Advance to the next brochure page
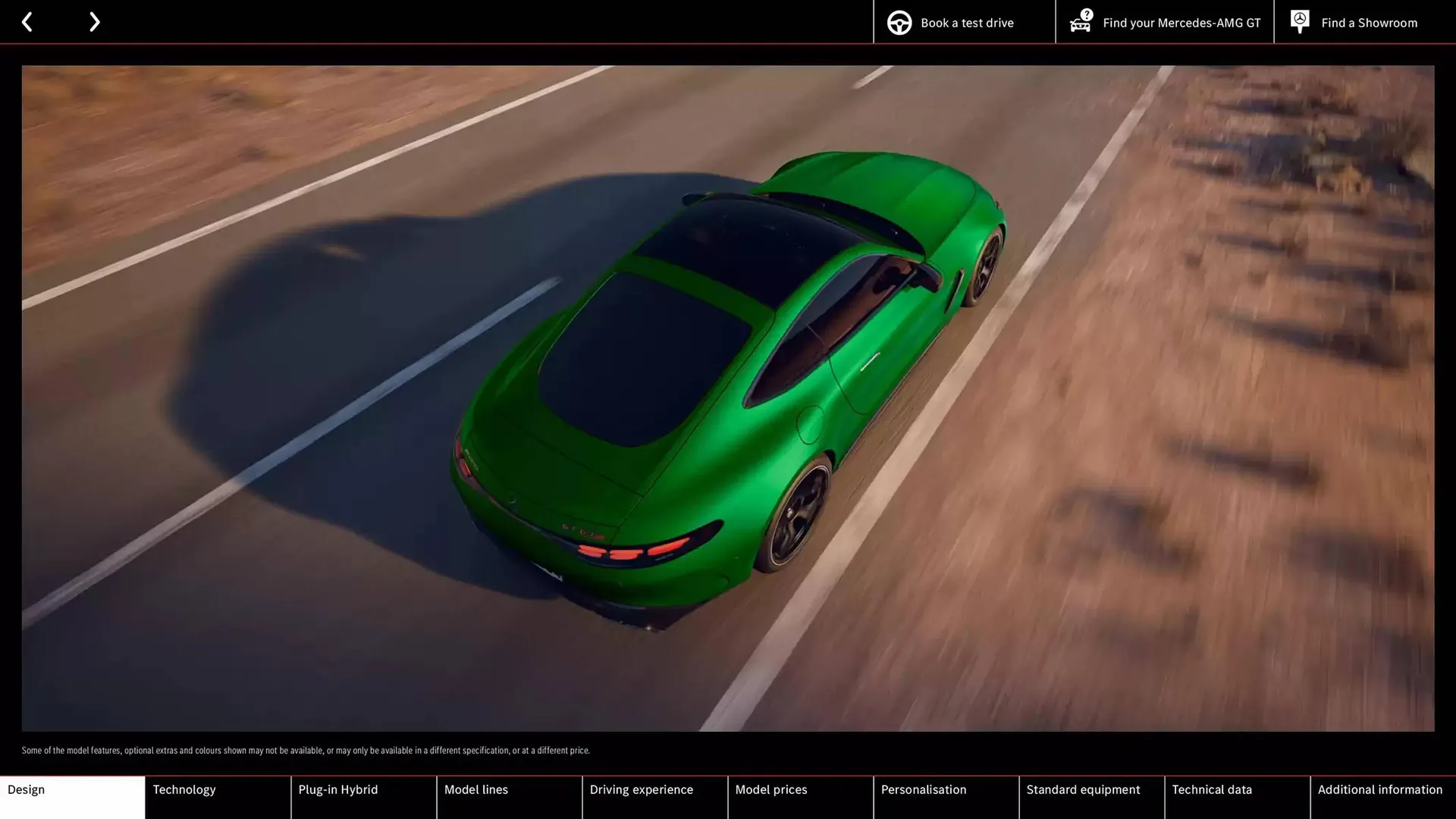Screen dimensions: 1456x819 94,22
